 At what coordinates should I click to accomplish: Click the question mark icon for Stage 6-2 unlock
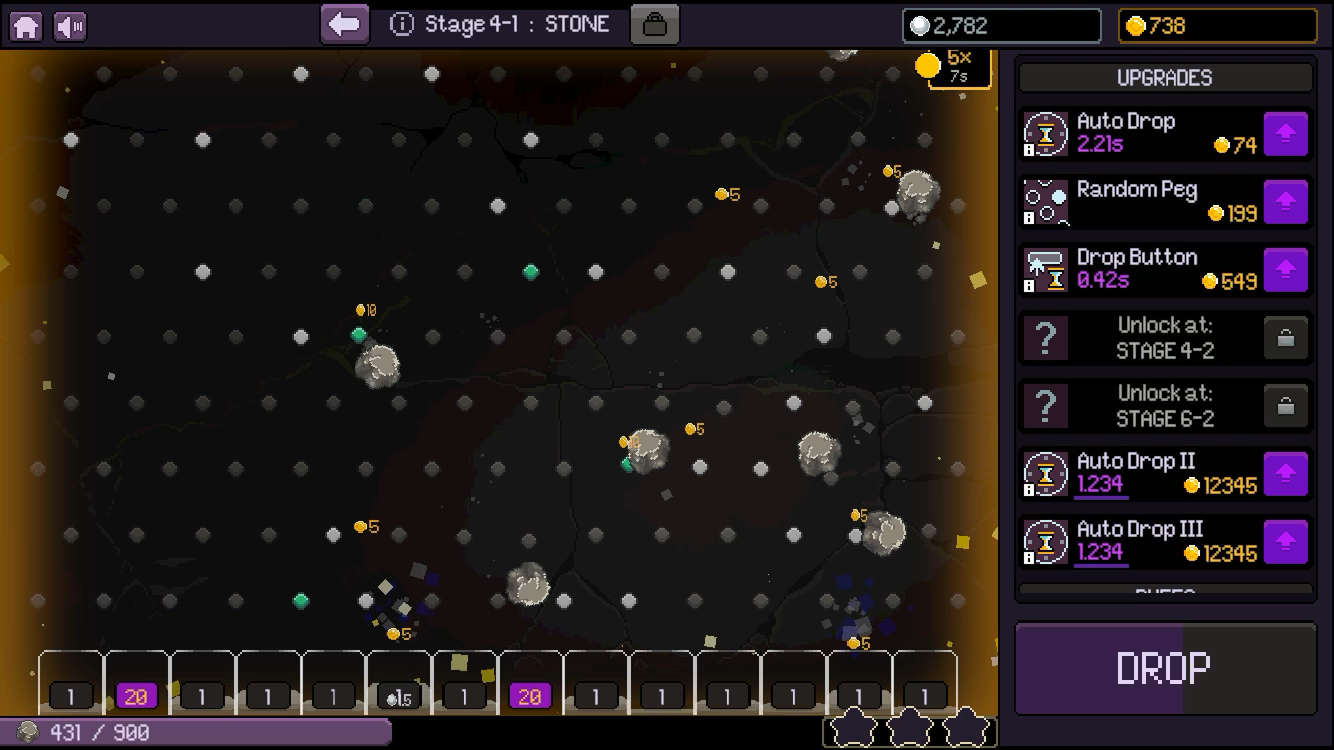click(x=1045, y=405)
